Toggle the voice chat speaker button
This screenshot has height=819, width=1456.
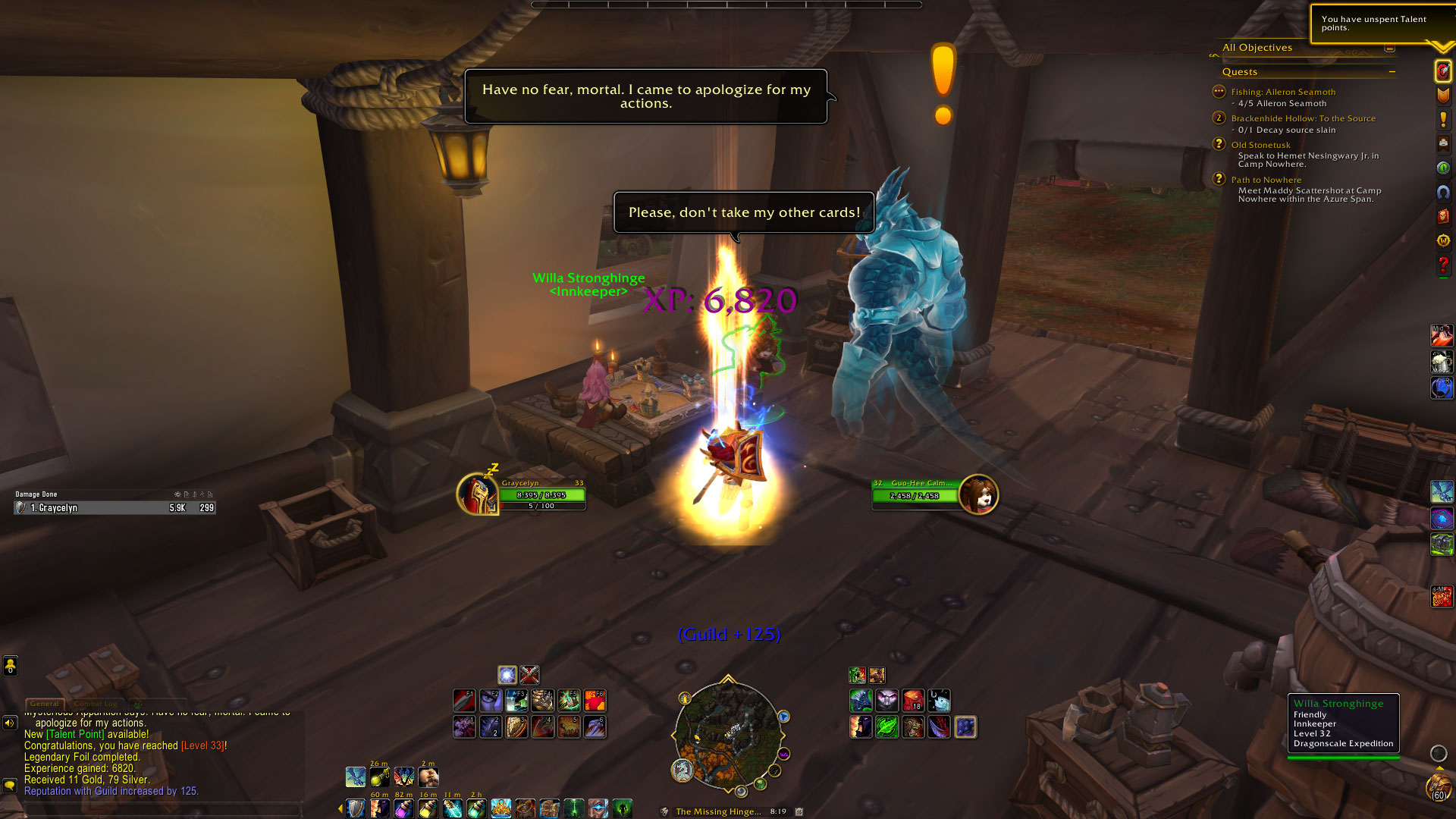click(10, 723)
